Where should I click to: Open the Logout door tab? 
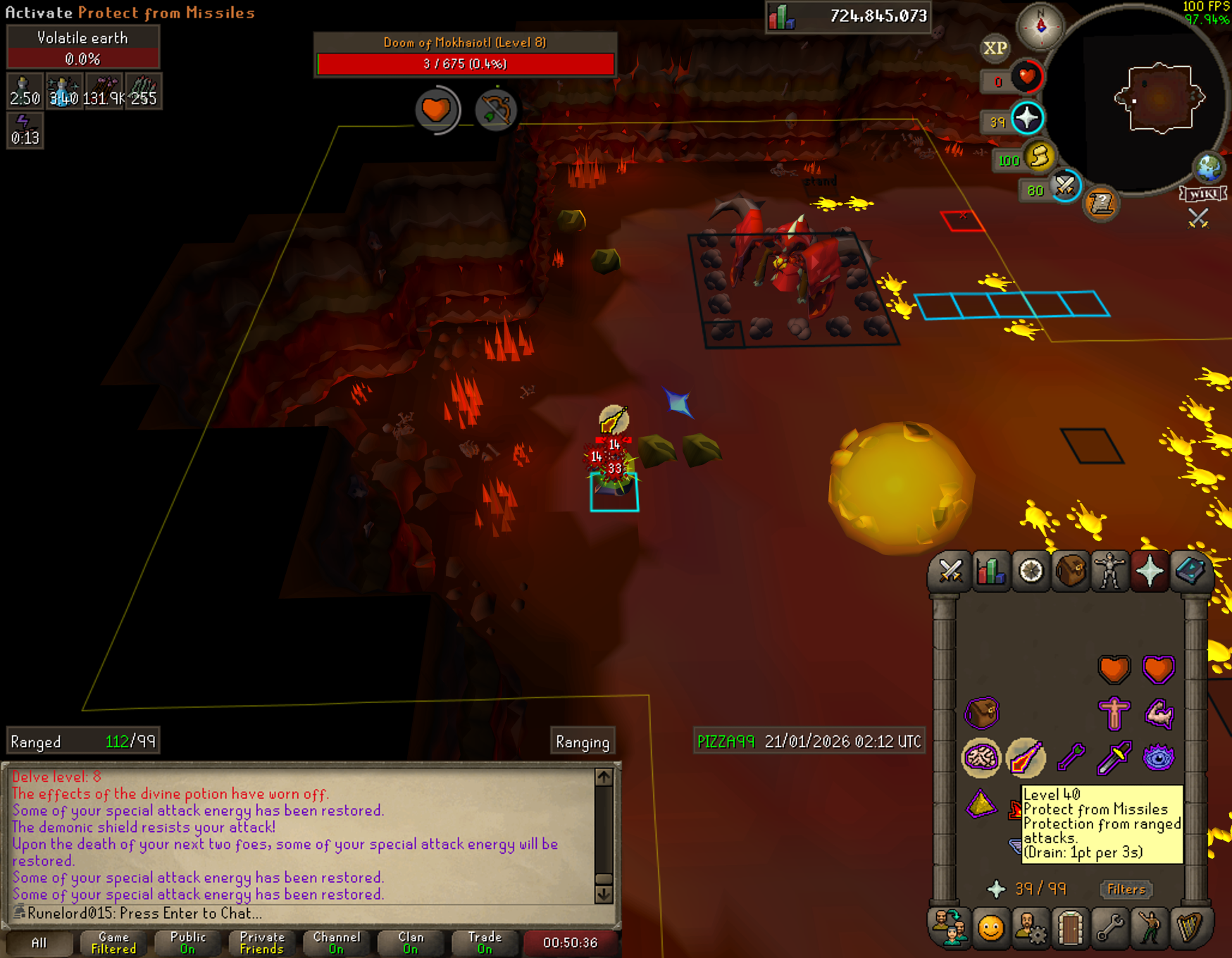[1070, 928]
